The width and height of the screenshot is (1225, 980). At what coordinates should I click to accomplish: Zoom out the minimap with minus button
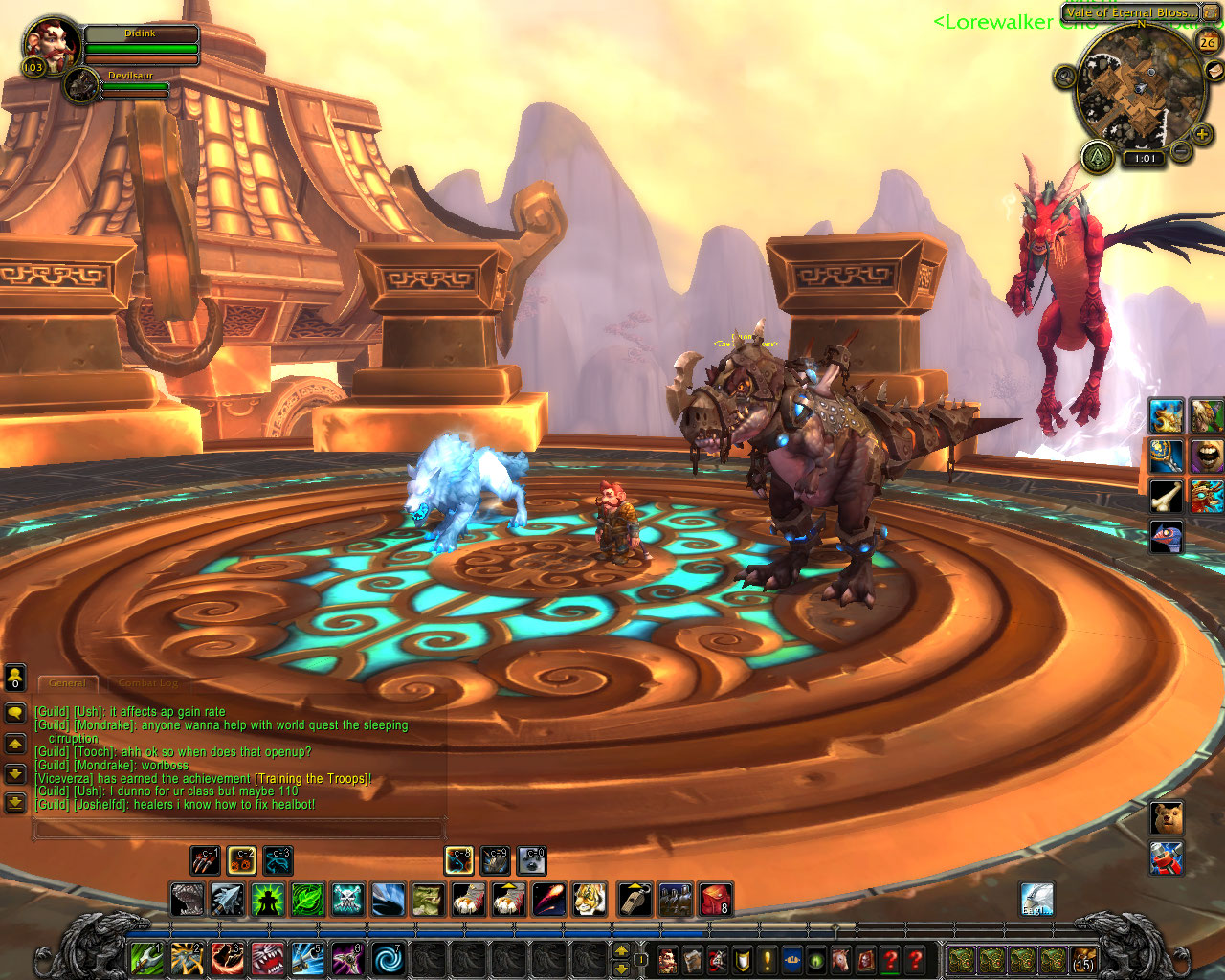pos(1182,151)
